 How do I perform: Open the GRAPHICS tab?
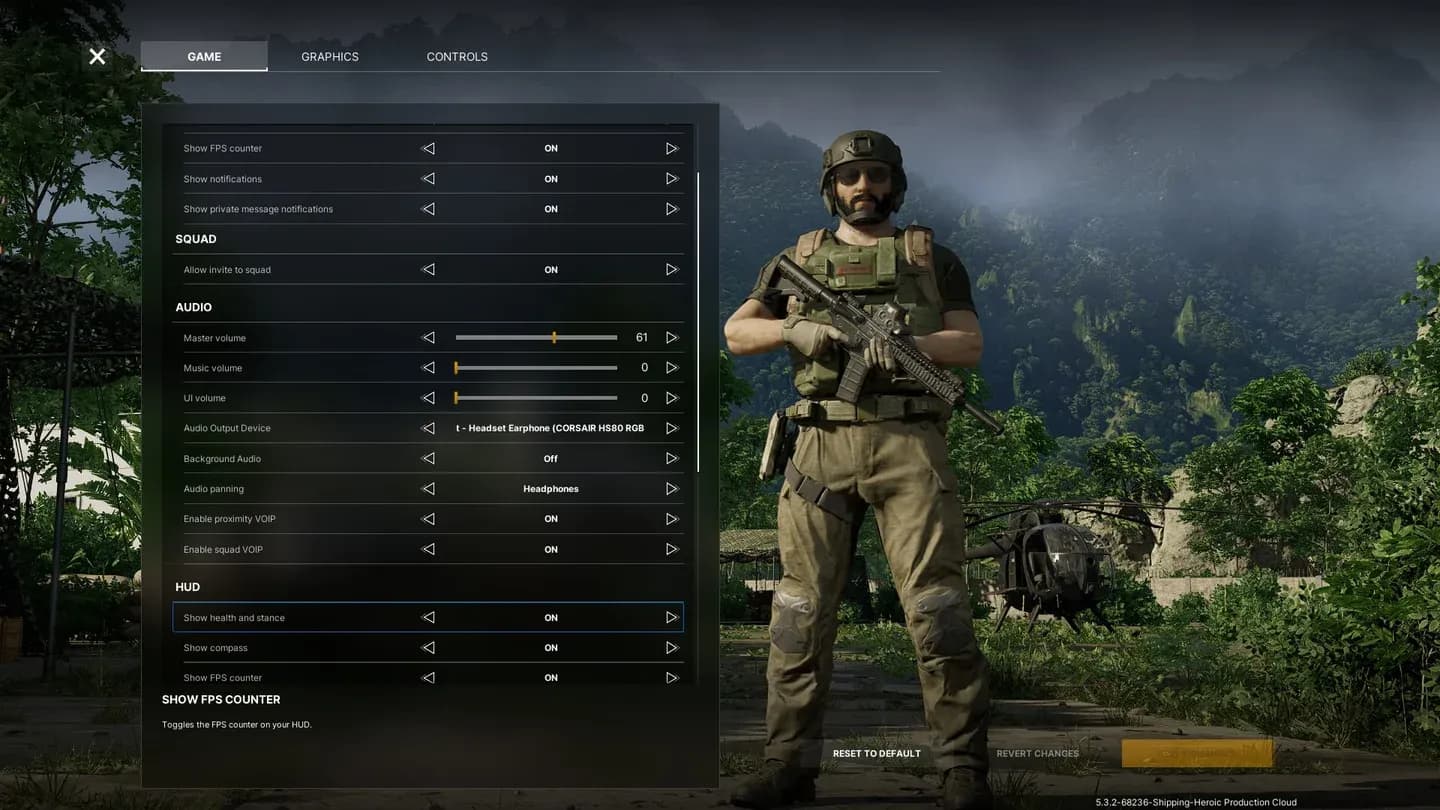[330, 56]
